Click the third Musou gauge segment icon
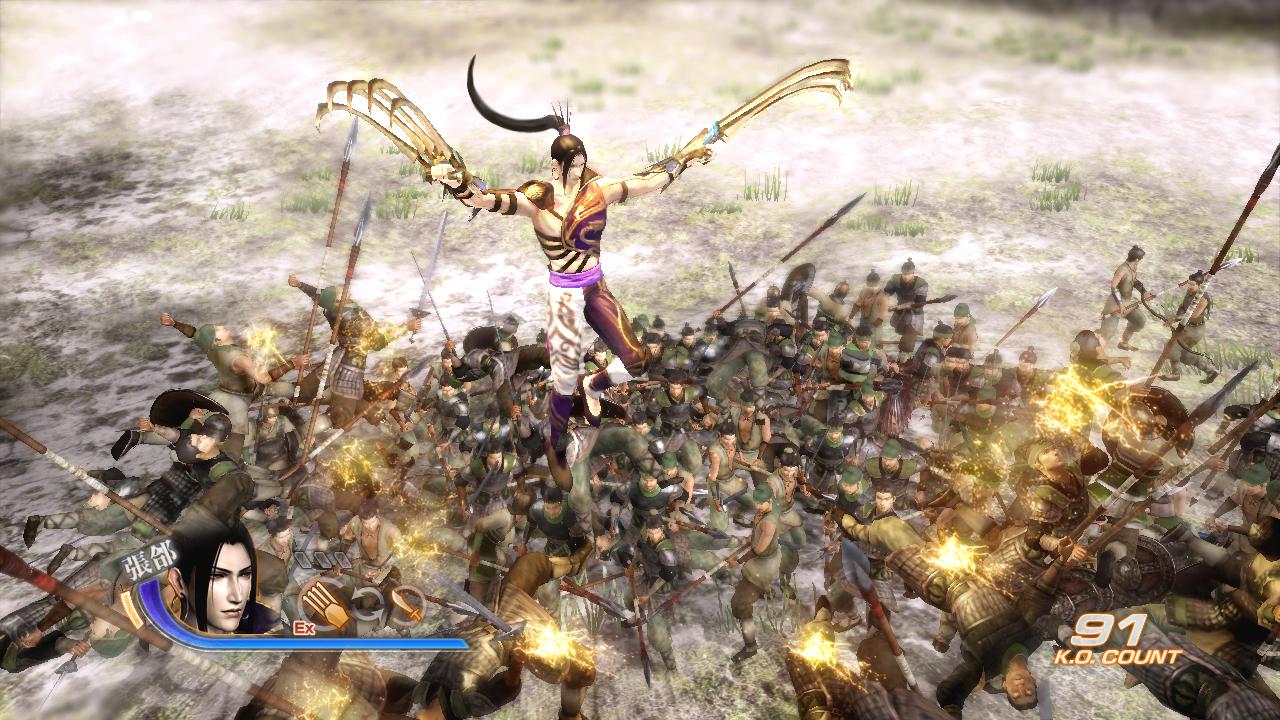Viewport: 1280px width, 720px height. [x=341, y=558]
